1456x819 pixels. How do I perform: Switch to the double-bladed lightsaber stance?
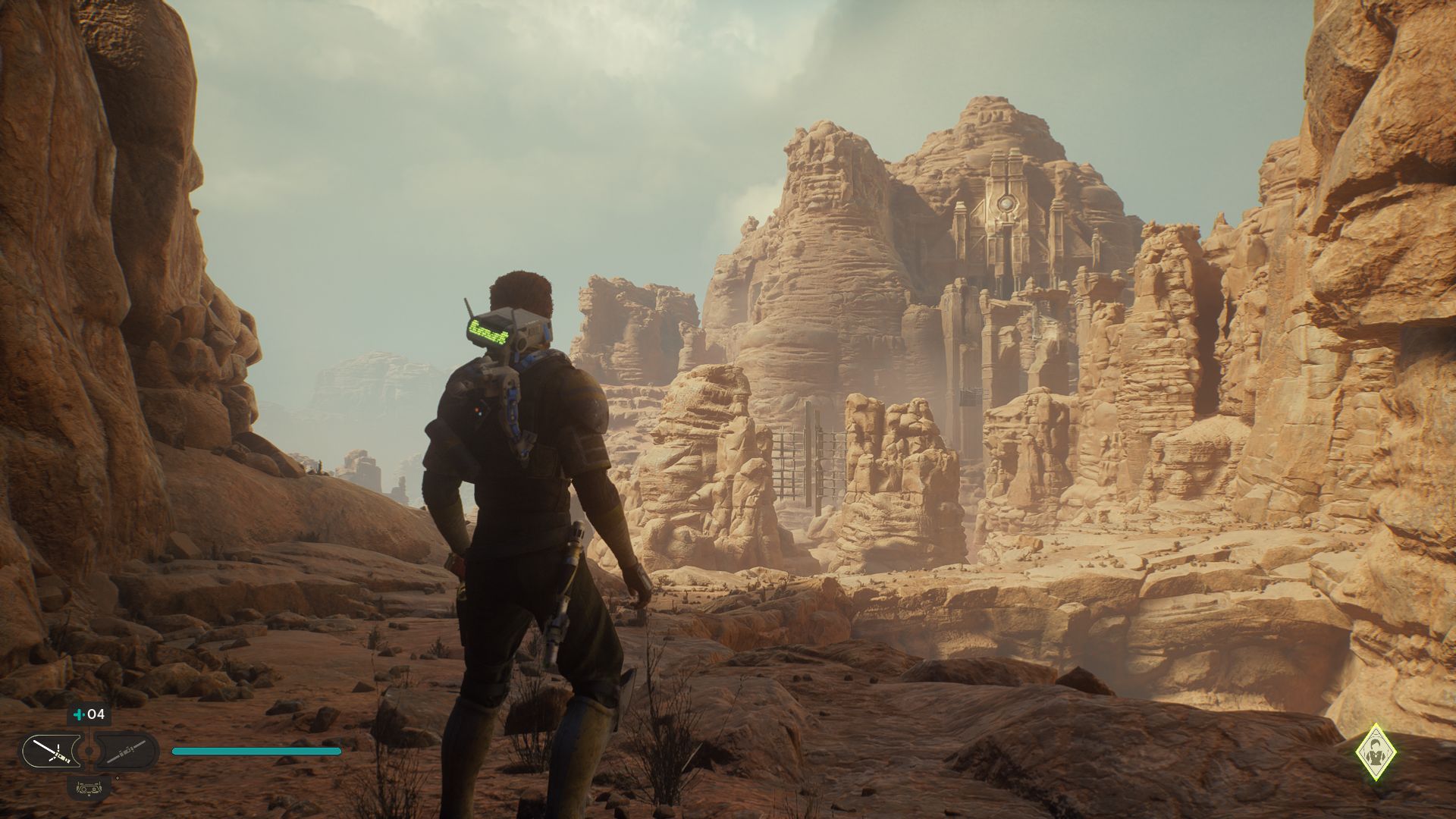[x=126, y=752]
